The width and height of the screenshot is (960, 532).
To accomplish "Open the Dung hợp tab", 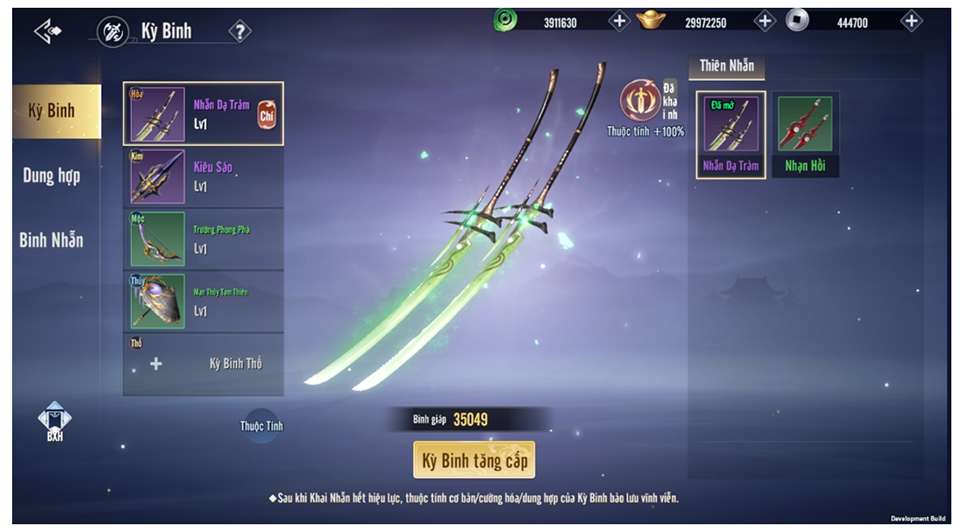I will click(52, 176).
